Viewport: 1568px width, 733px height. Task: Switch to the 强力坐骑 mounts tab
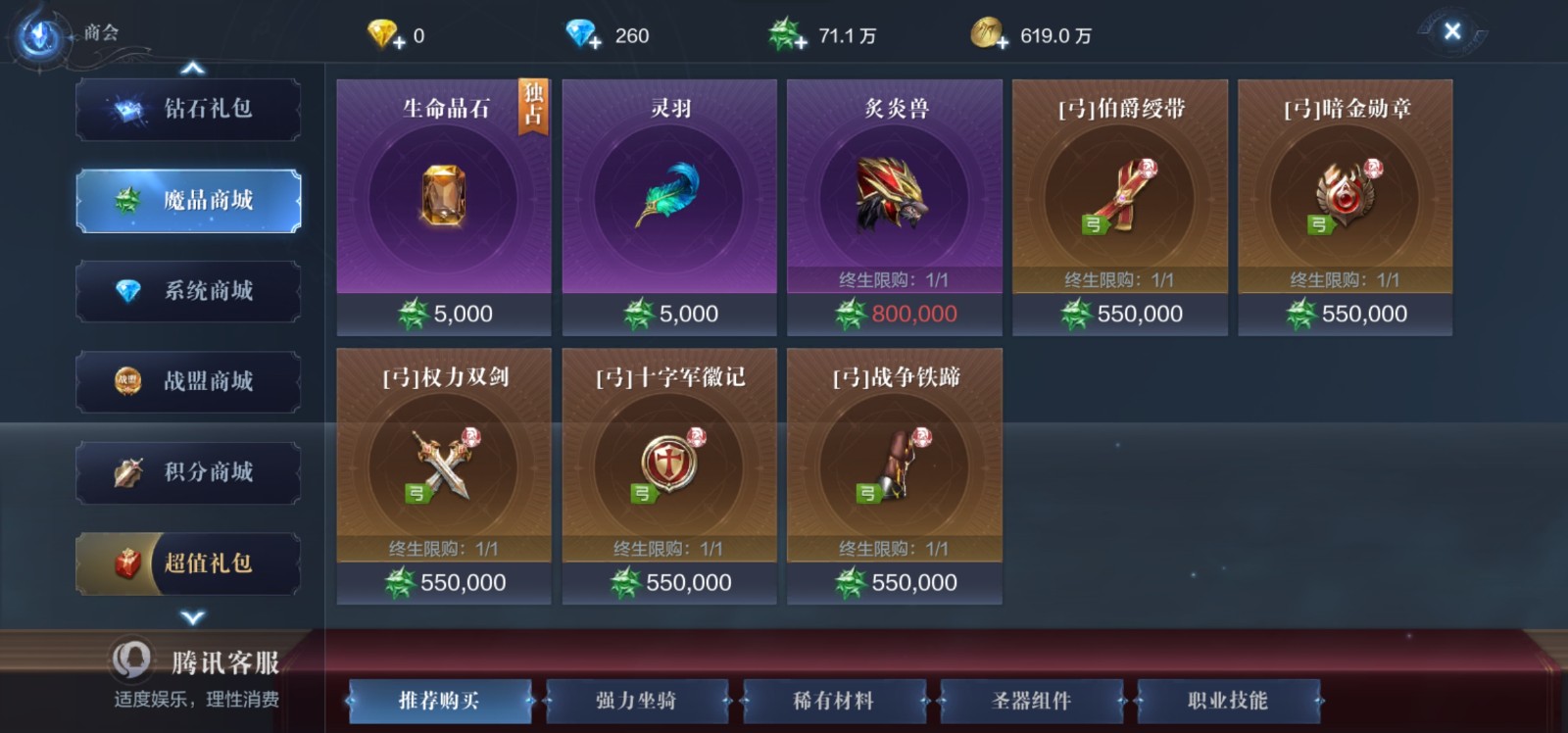[x=638, y=702]
